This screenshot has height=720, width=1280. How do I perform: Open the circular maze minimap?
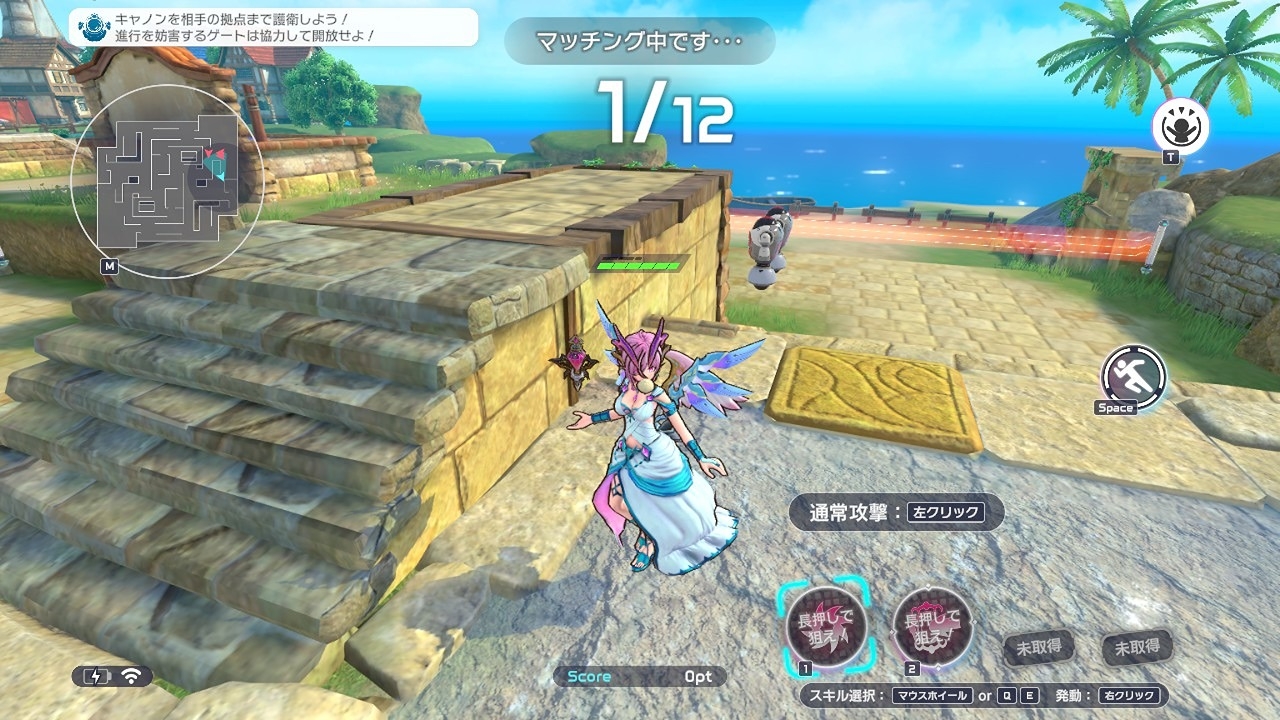166,179
